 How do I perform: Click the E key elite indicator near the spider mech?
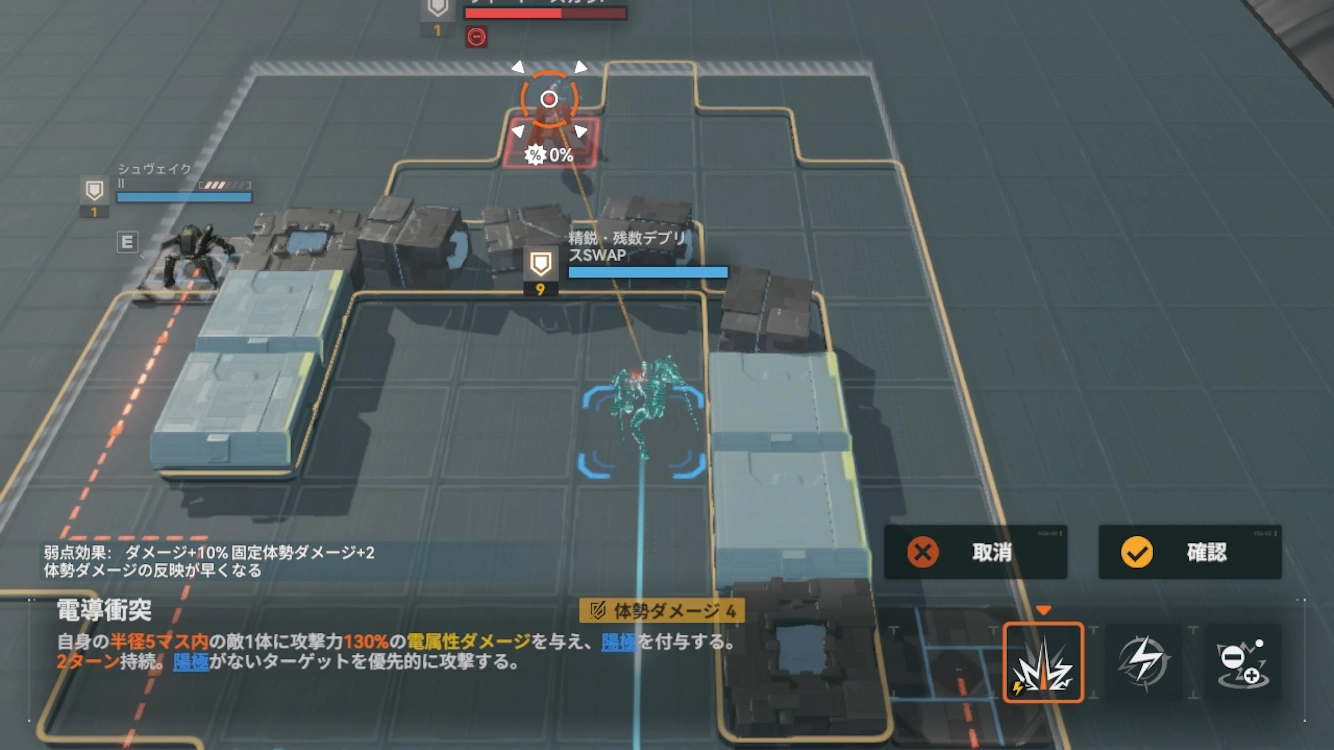pos(128,243)
